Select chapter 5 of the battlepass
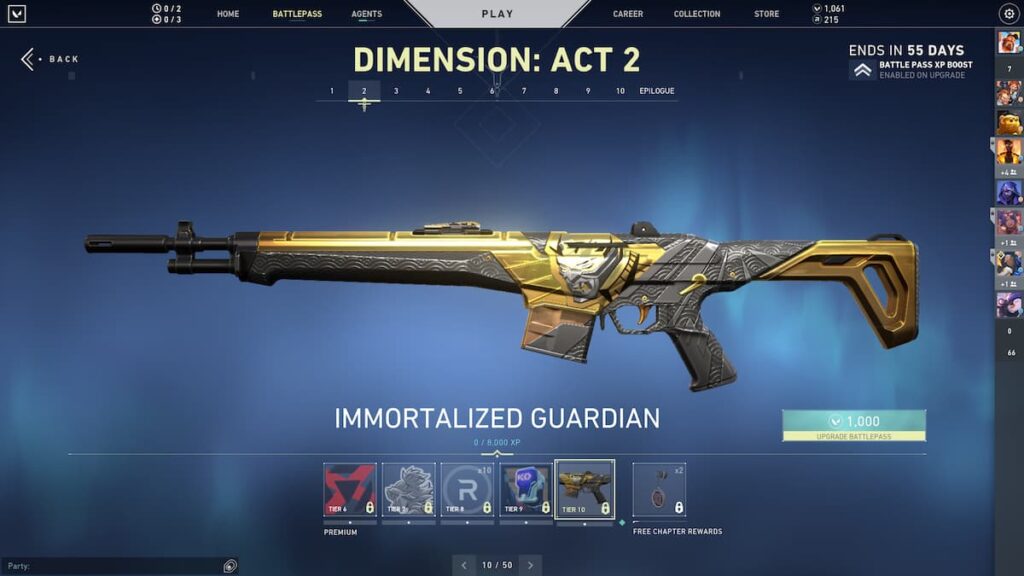1024x576 pixels. pos(460,91)
